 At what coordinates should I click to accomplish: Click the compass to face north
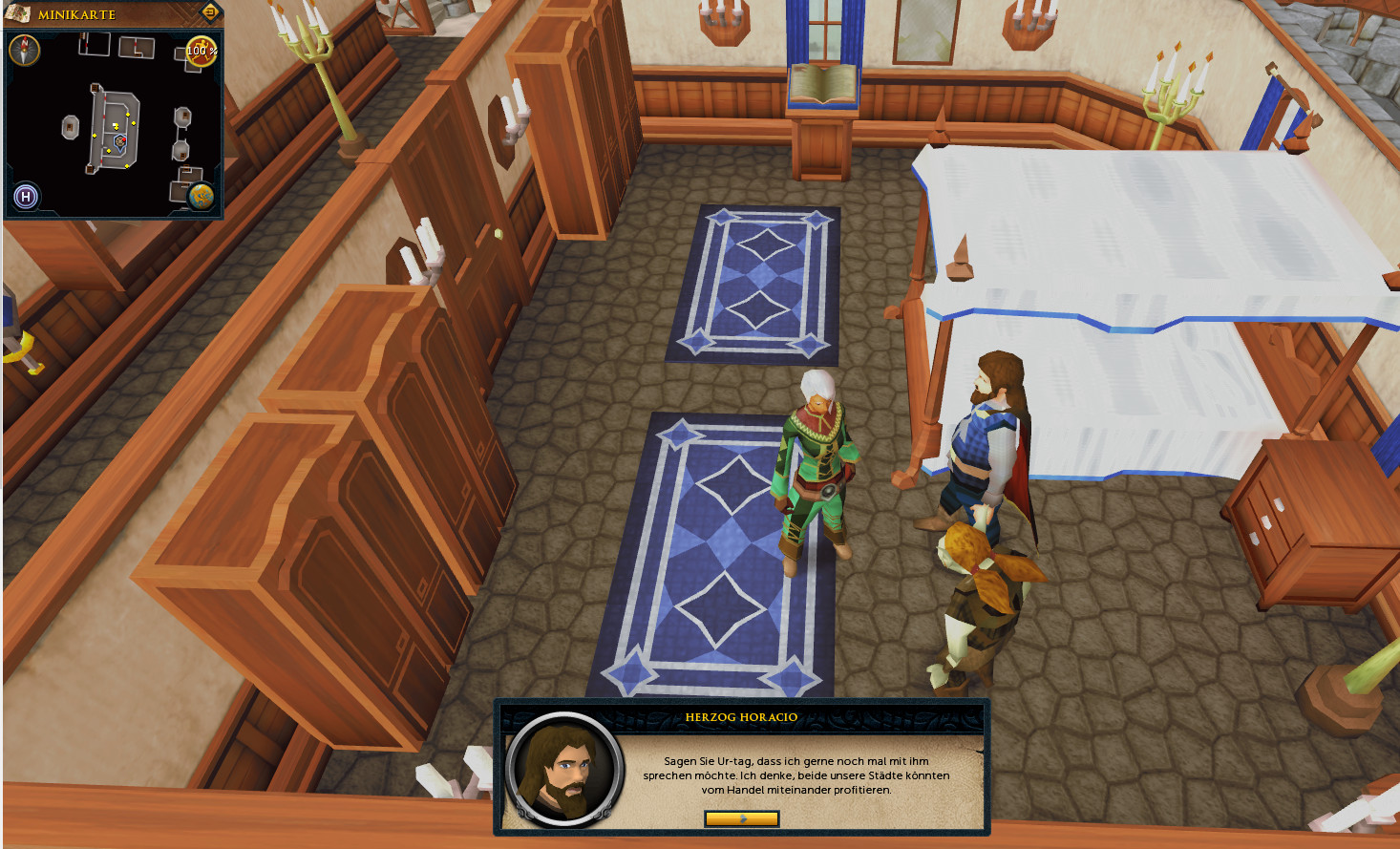tap(24, 50)
